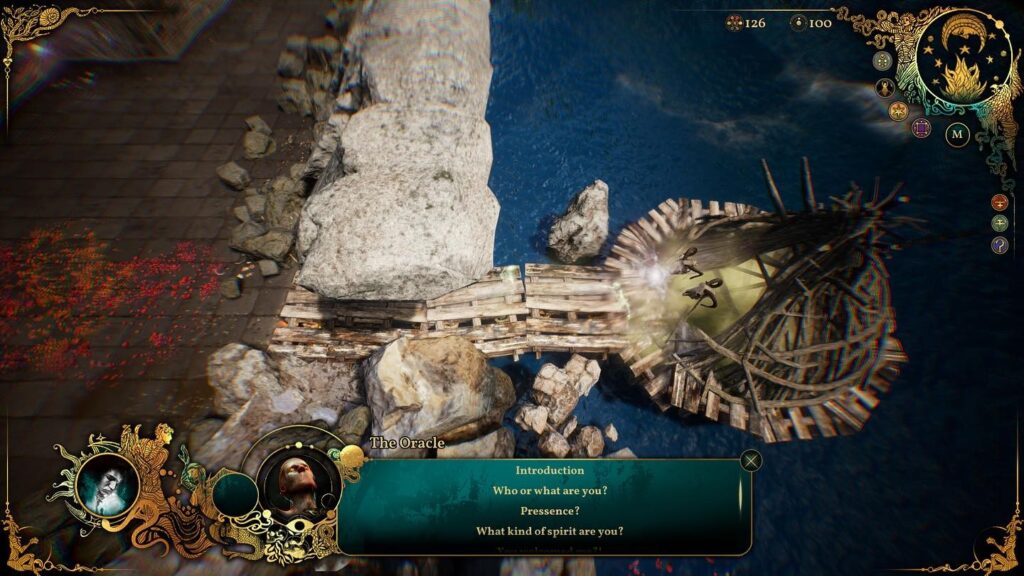Viewport: 1024px width, 576px height.
Task: Open the grey three-dots icon
Action: [882, 60]
